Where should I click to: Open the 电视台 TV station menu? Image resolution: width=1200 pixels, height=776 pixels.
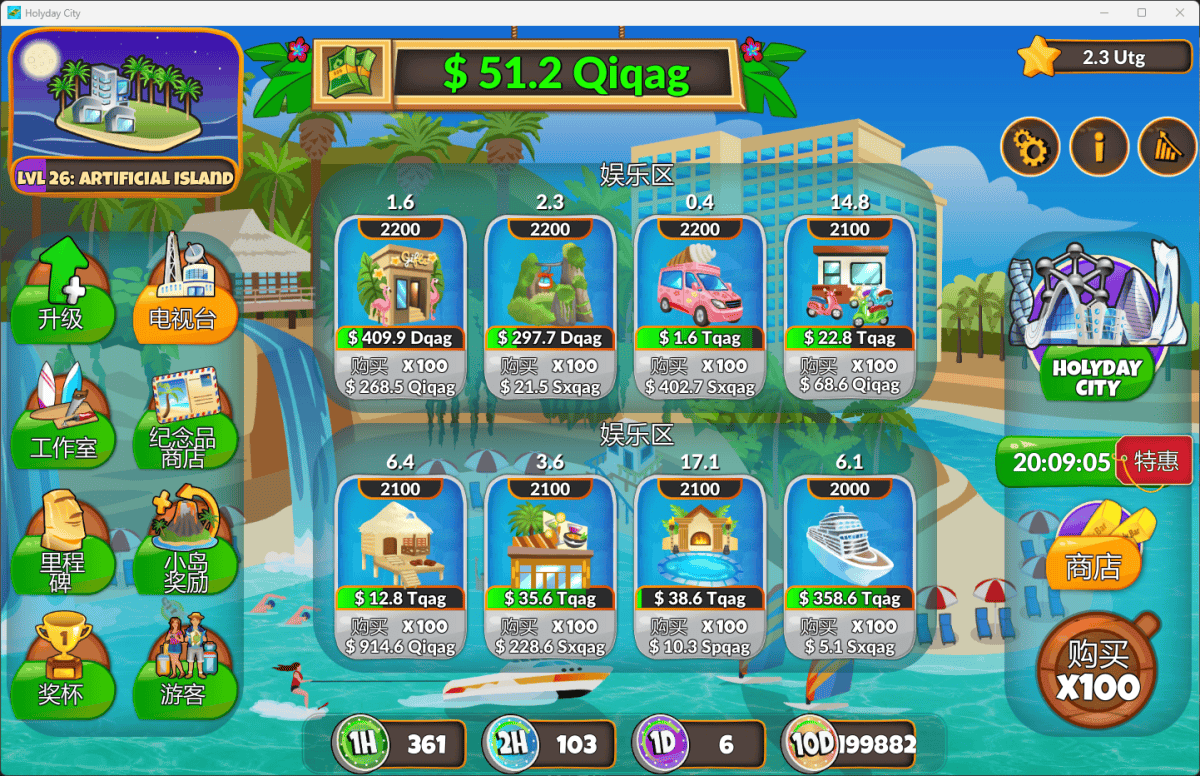pyautogui.click(x=185, y=290)
